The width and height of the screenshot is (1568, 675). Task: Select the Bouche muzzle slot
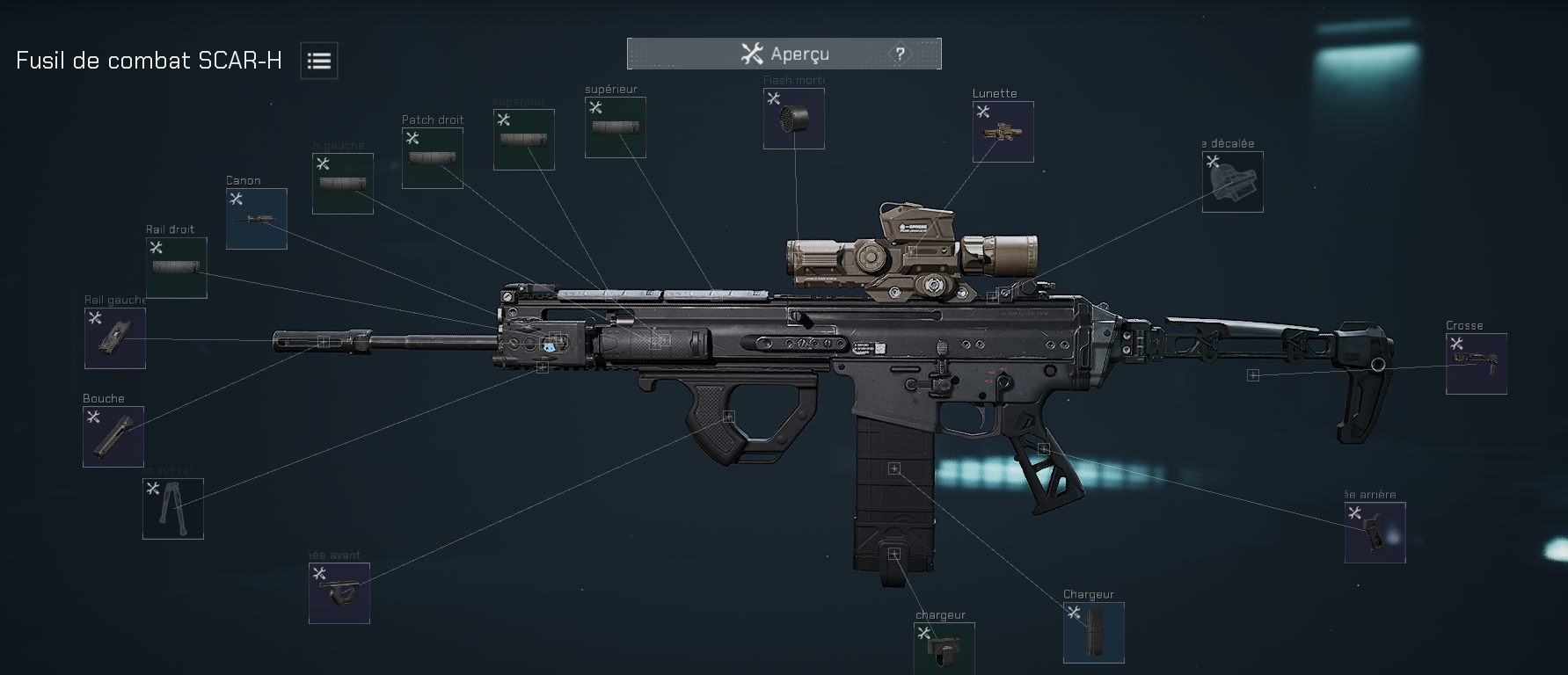click(113, 437)
